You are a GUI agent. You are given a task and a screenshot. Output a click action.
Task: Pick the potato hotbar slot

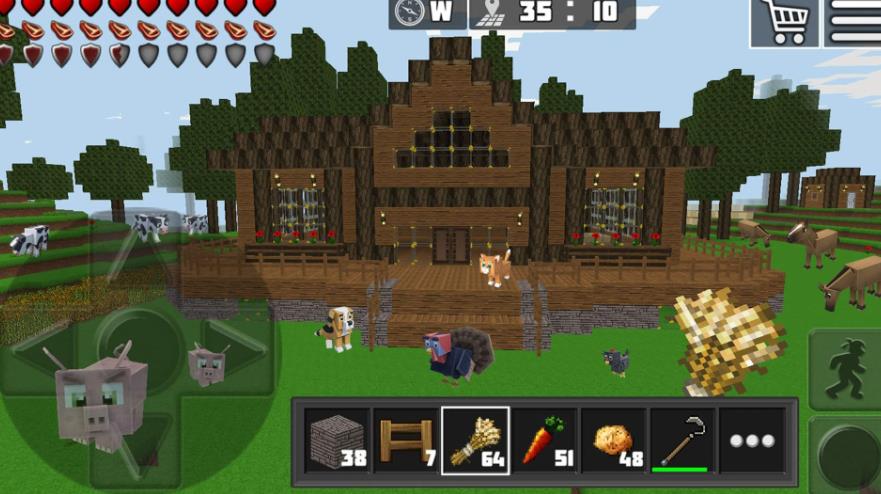pyautogui.click(x=614, y=441)
